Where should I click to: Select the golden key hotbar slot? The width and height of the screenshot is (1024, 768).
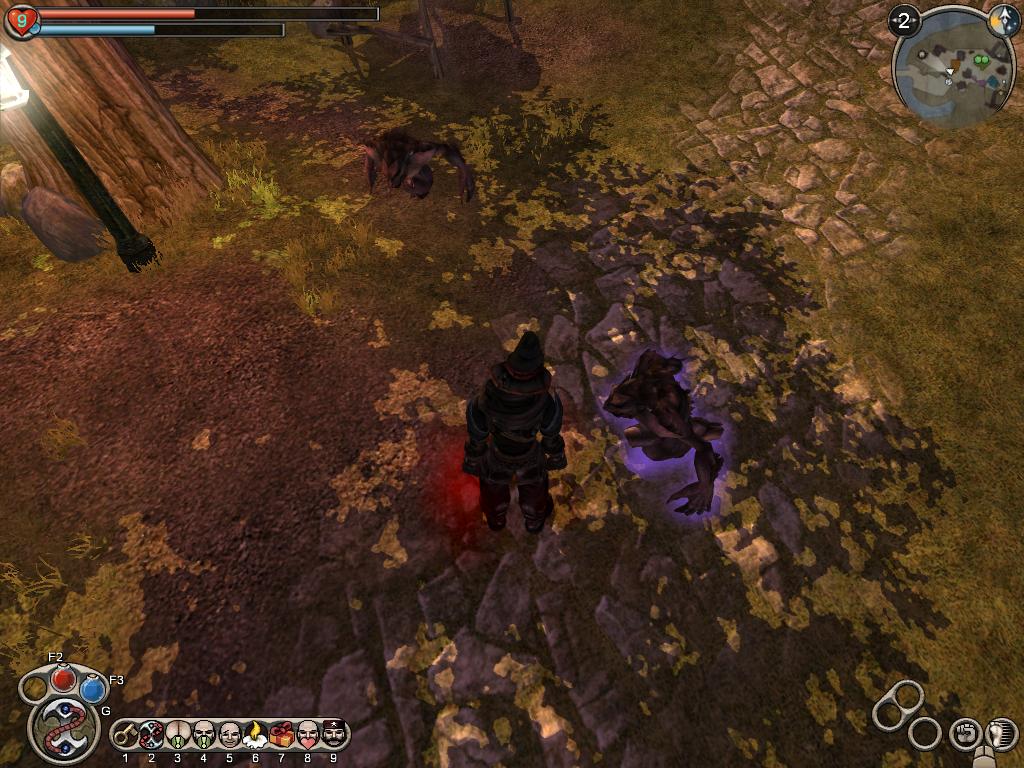[x=126, y=735]
